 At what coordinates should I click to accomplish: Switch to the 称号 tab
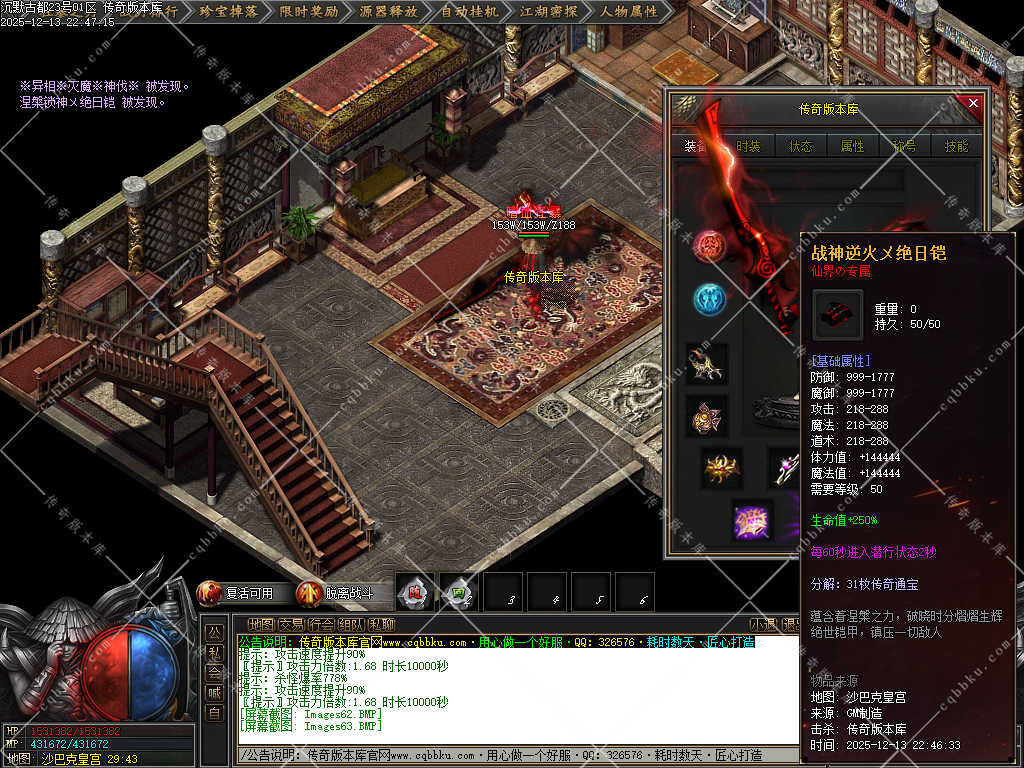[905, 146]
